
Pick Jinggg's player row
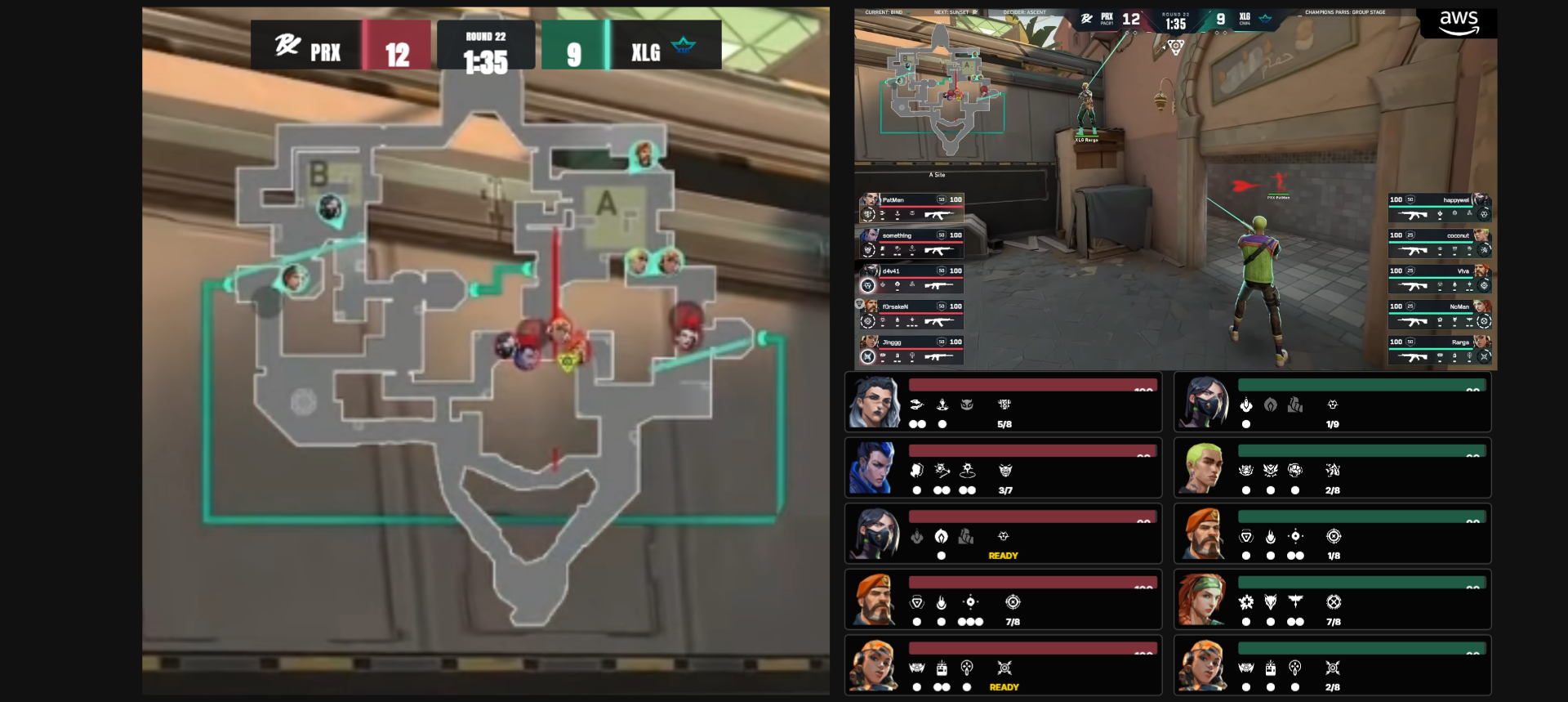911,350
